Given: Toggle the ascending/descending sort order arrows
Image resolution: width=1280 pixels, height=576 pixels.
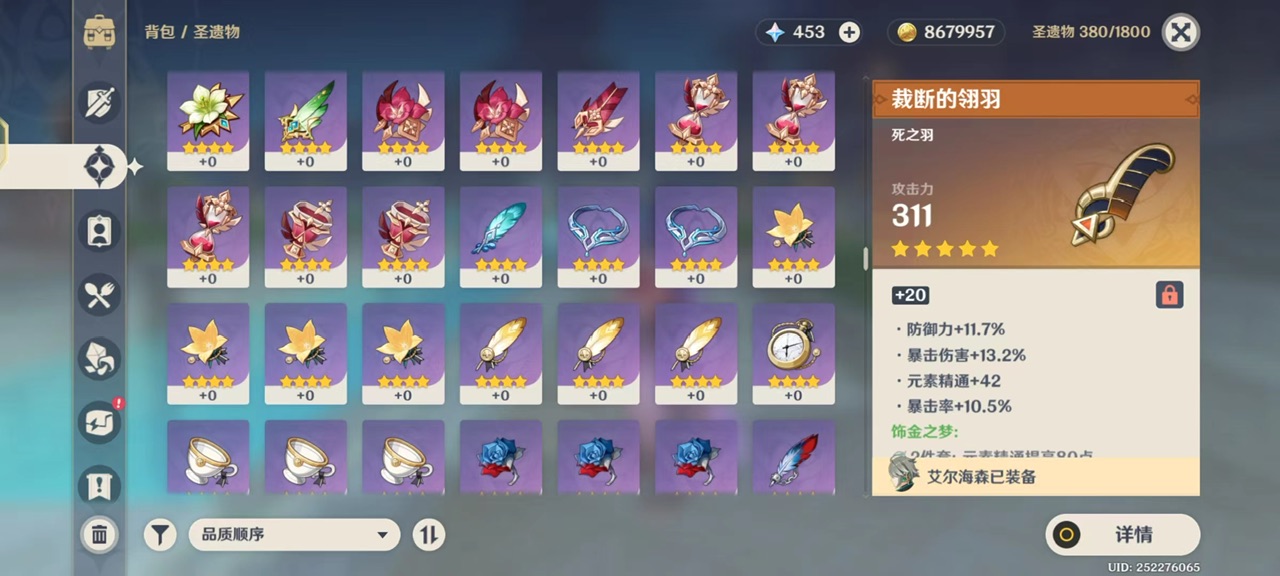Looking at the screenshot, I should pos(428,535).
